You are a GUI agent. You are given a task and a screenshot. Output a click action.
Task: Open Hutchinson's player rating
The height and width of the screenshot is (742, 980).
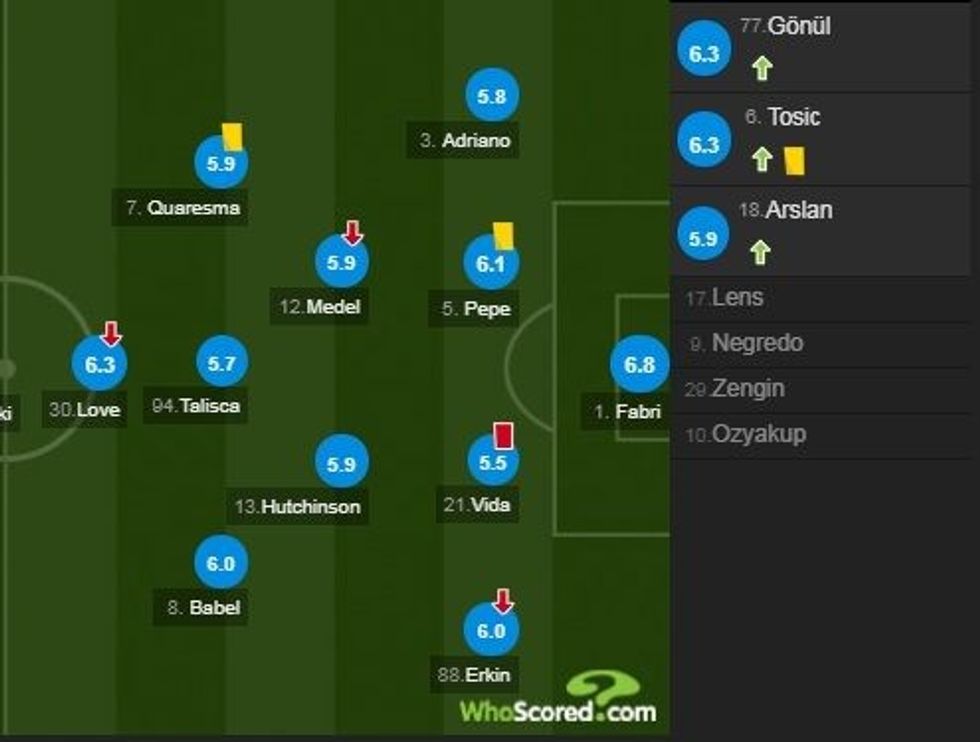click(342, 464)
